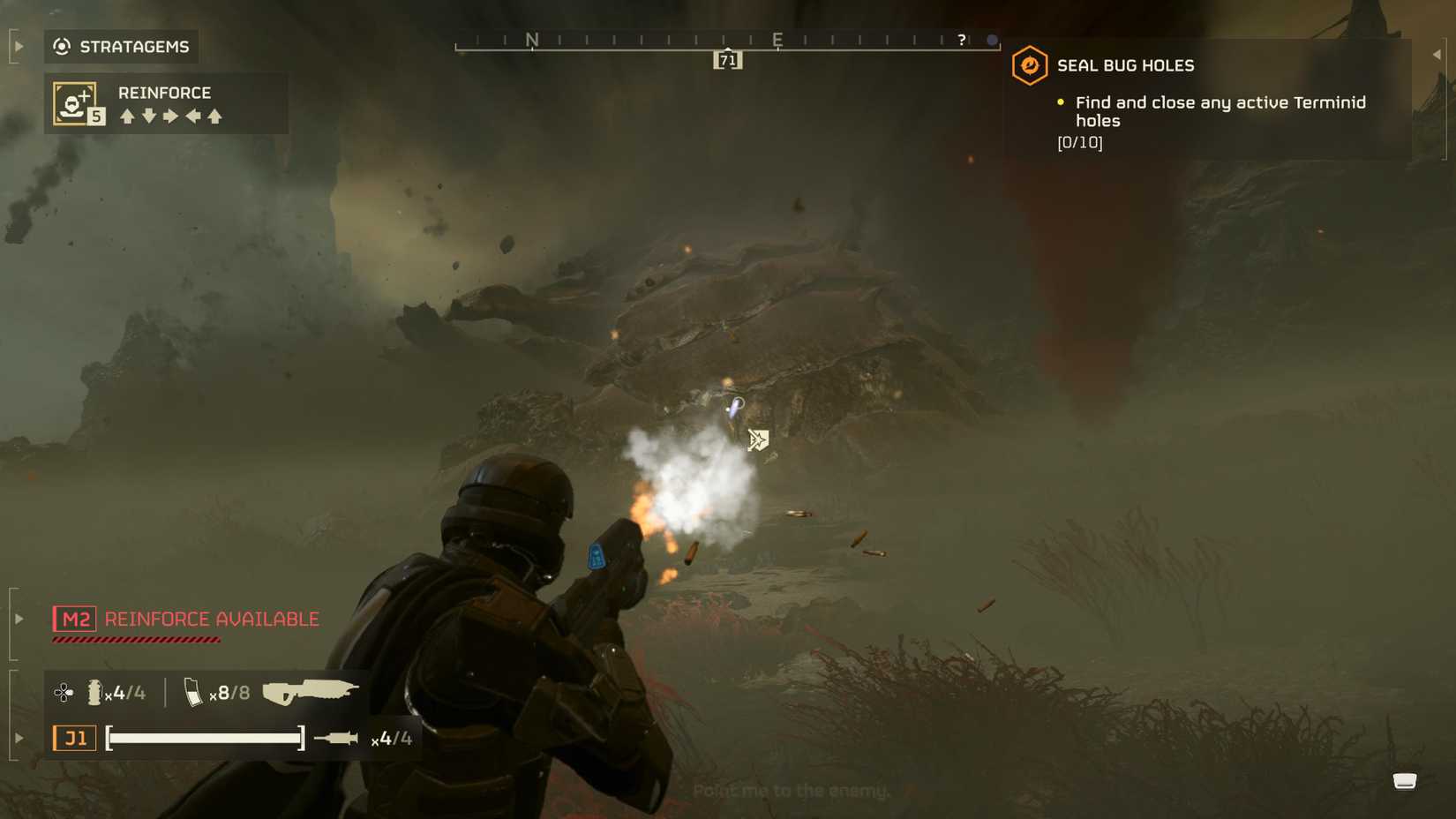This screenshot has height=819, width=1456.
Task: Click the Terminid holes objective text
Action: pos(1220,111)
